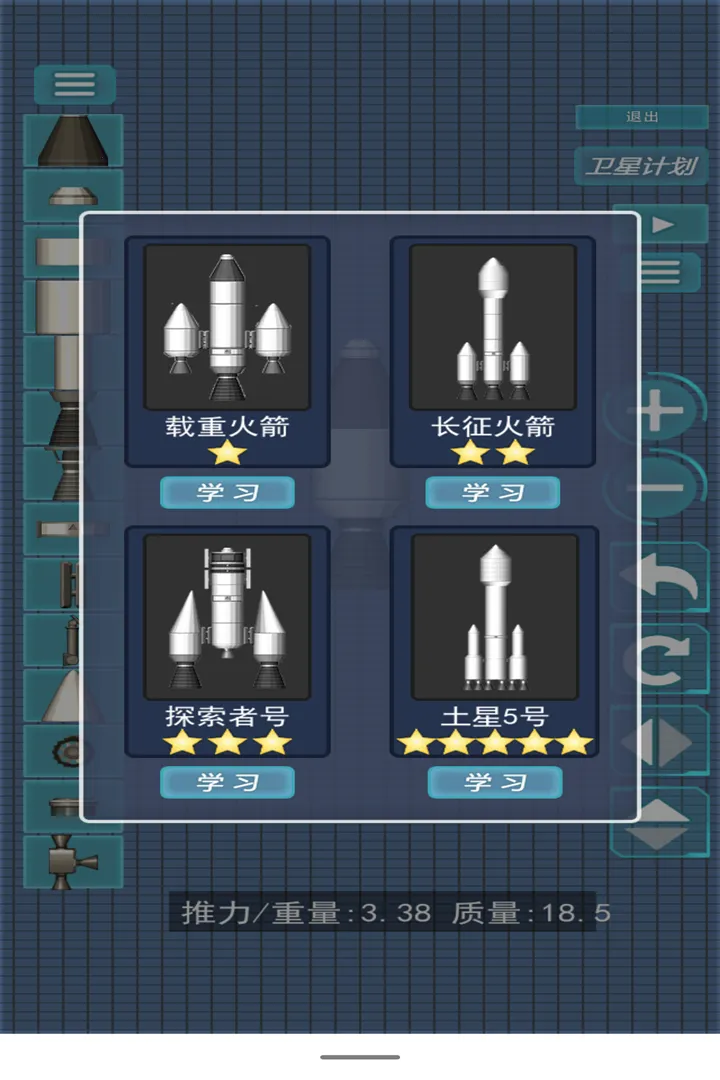Flip the part horizontally
The image size is (720, 1080).
(660, 743)
